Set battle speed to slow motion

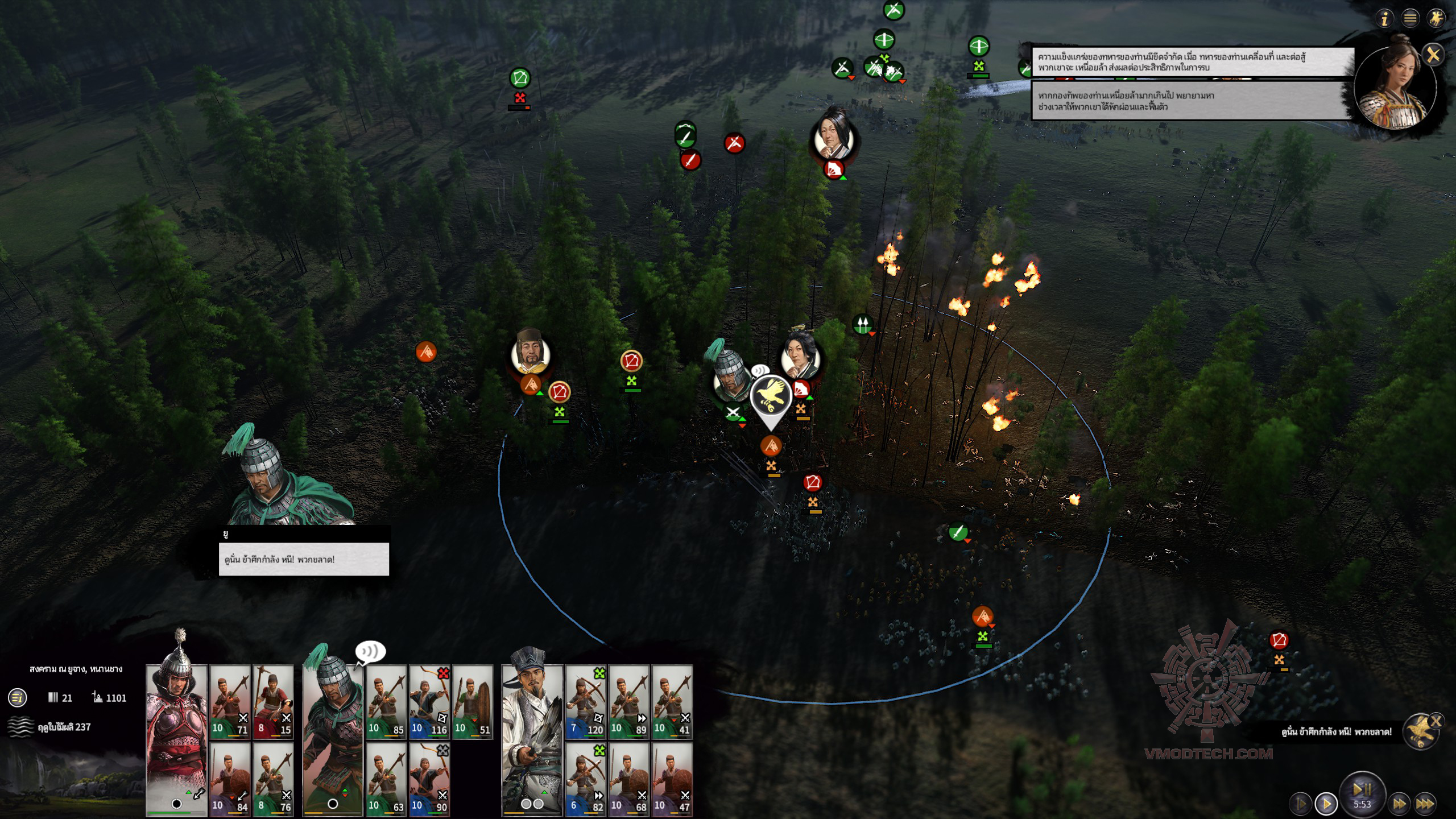coord(1301,804)
